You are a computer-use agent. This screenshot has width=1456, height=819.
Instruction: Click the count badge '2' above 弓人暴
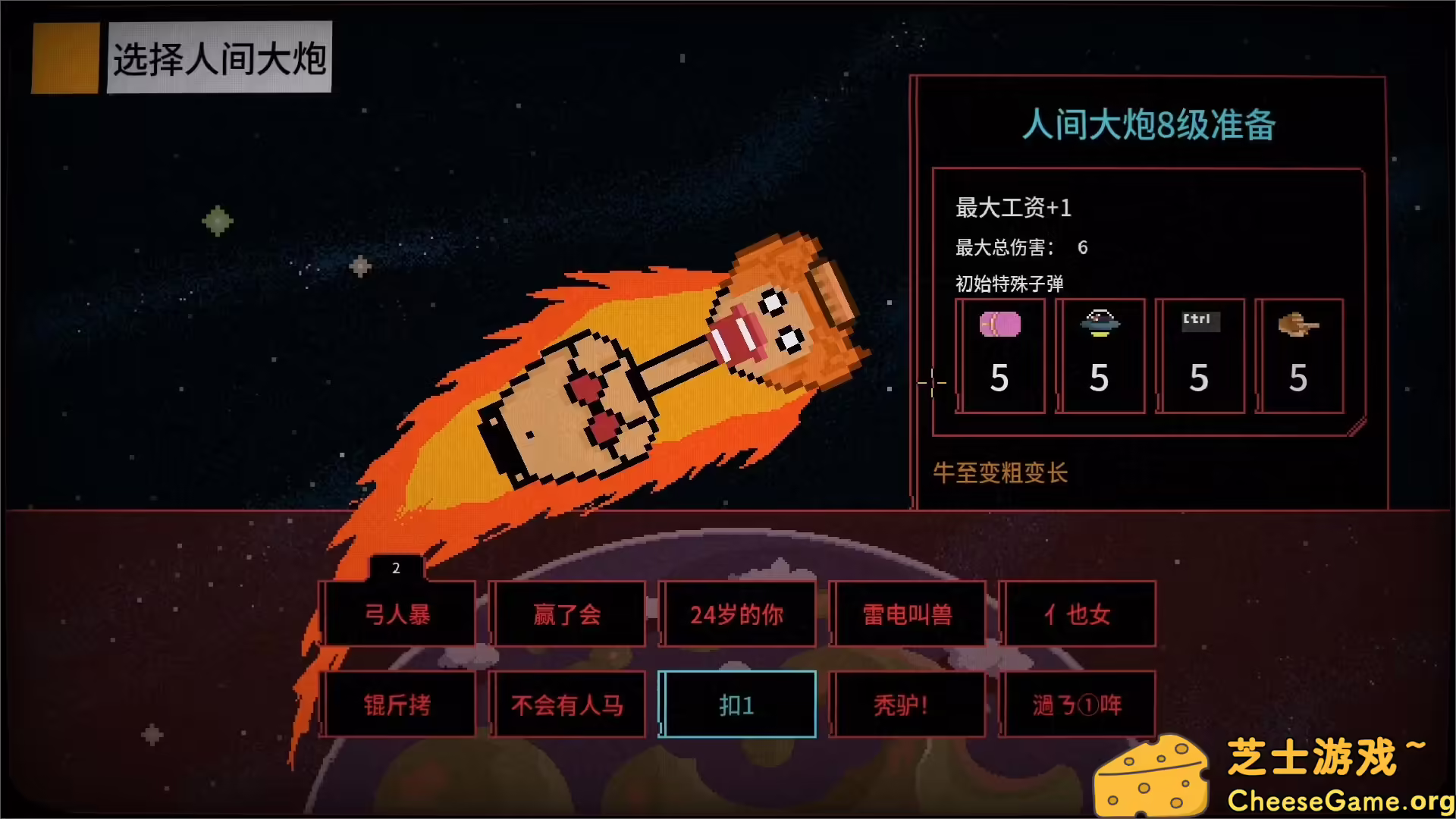point(395,568)
